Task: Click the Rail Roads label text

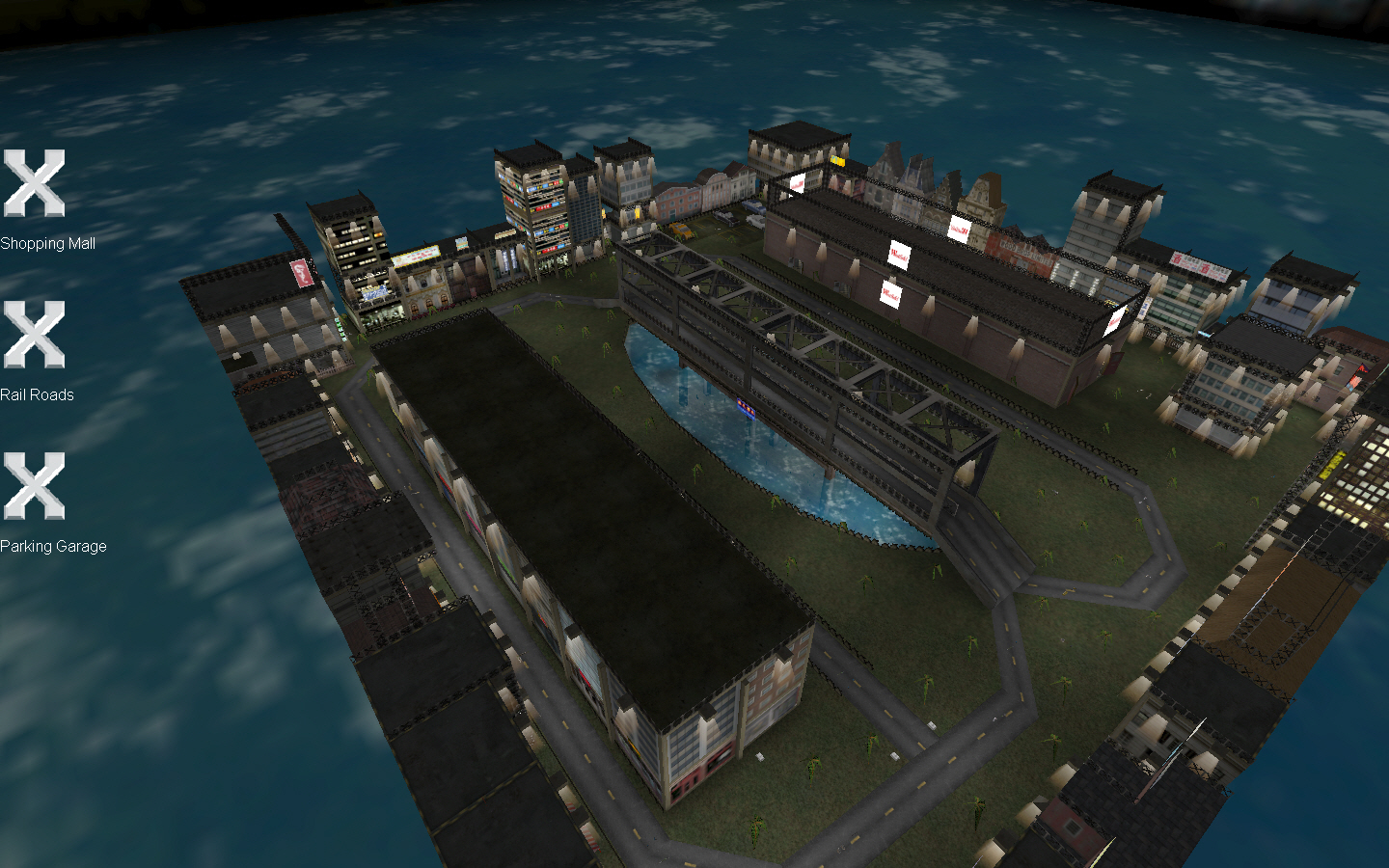Action: 39,395
